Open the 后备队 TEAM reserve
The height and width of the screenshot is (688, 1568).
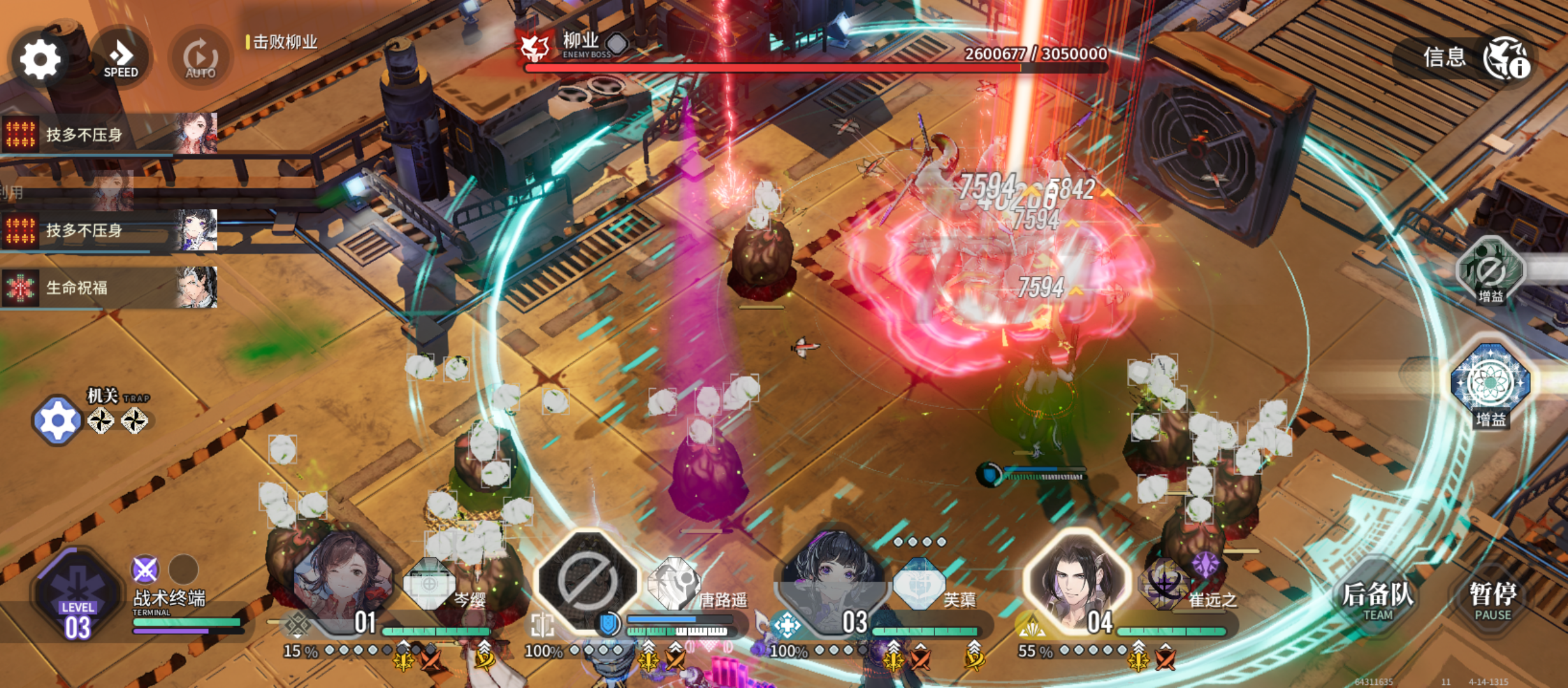coord(1377,600)
